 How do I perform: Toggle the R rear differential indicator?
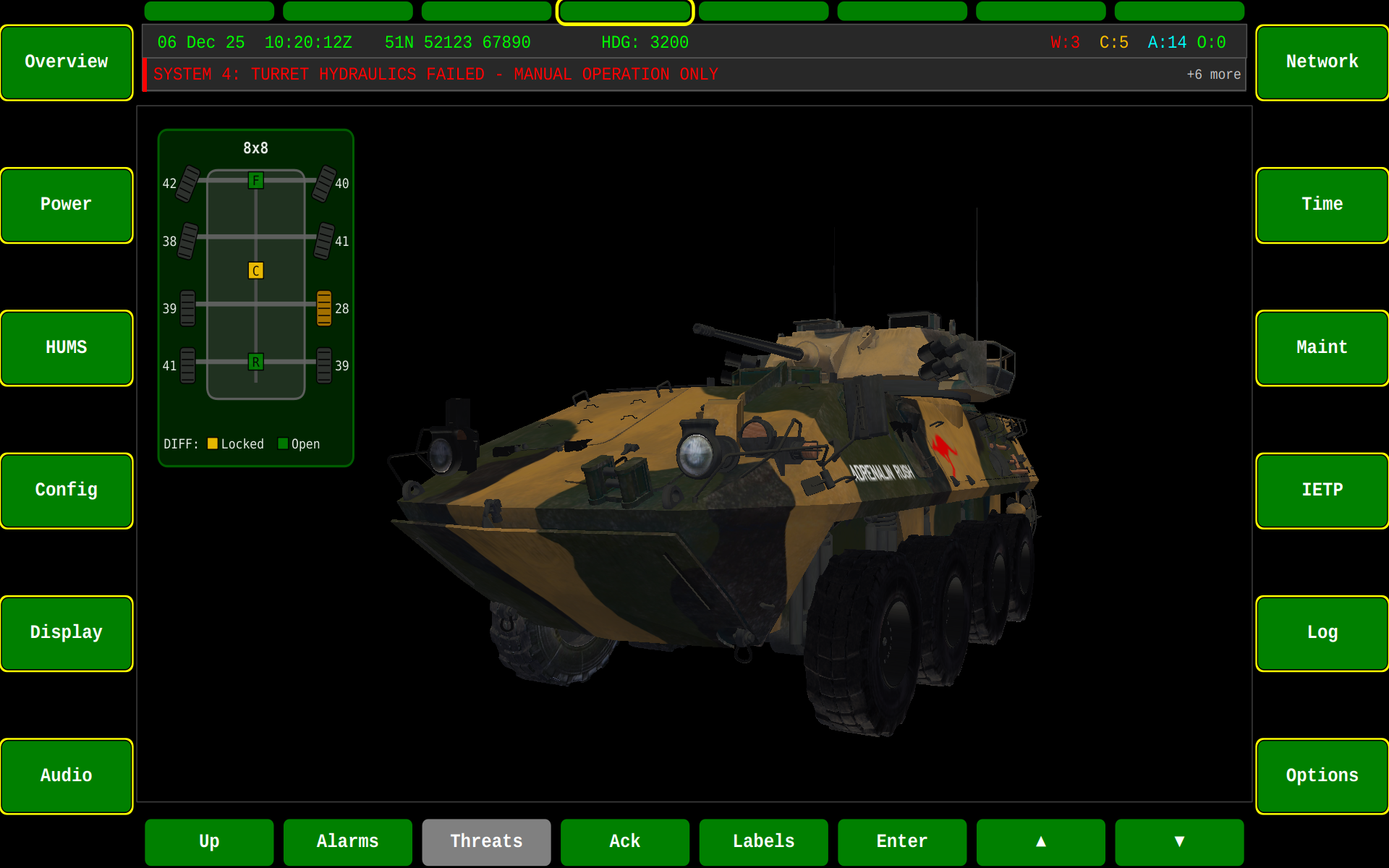pyautogui.click(x=255, y=362)
